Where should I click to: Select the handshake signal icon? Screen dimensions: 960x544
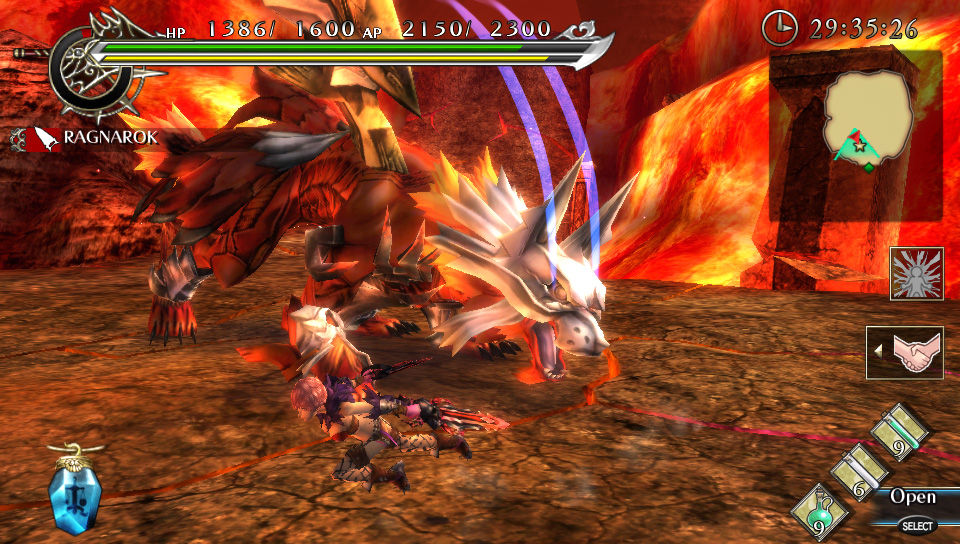(905, 352)
